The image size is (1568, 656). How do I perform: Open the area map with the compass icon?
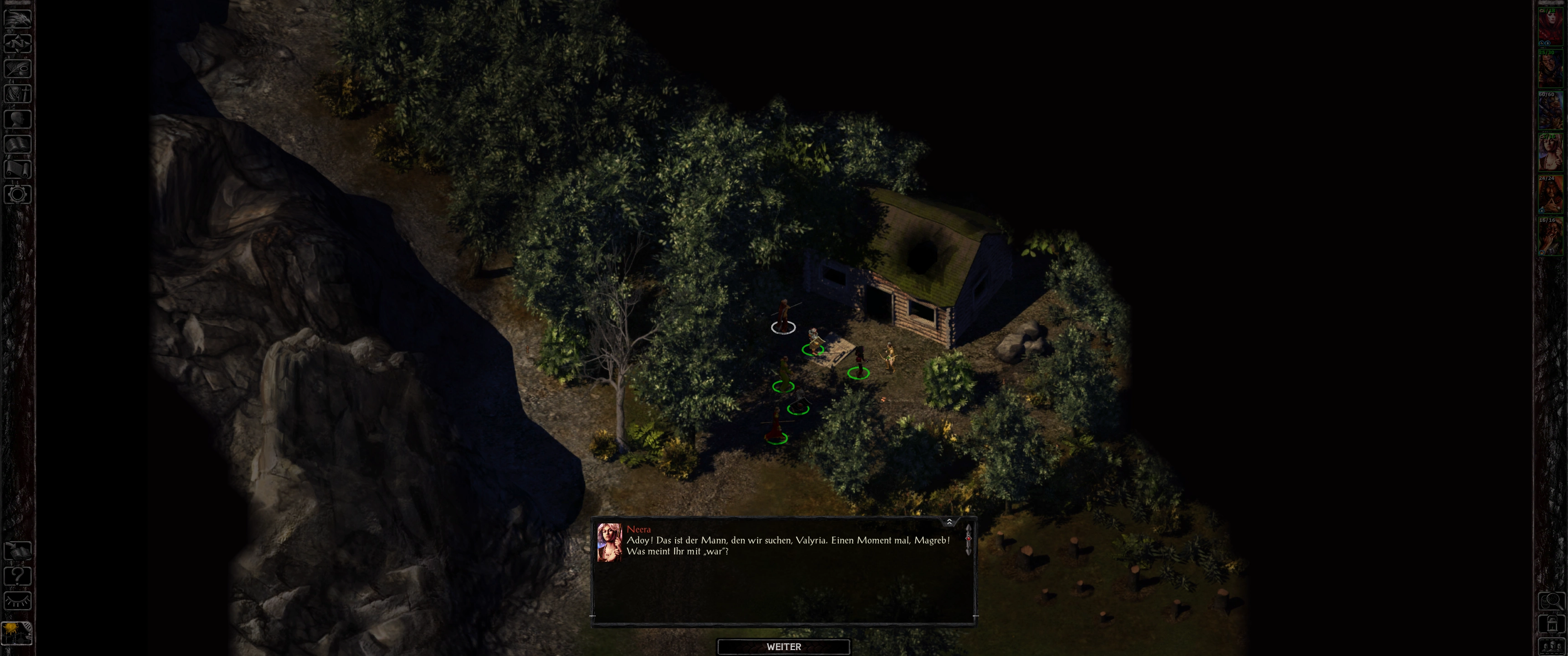[x=18, y=43]
